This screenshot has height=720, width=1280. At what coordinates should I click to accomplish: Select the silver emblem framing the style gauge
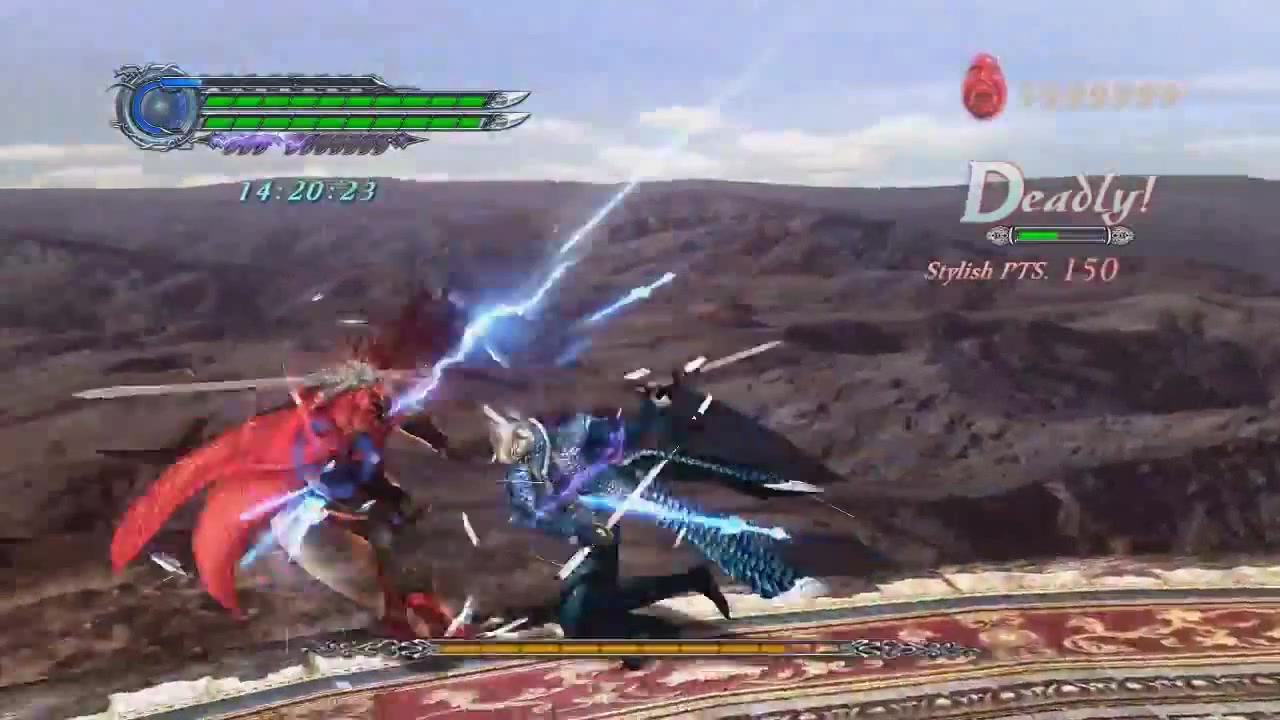[1060, 235]
